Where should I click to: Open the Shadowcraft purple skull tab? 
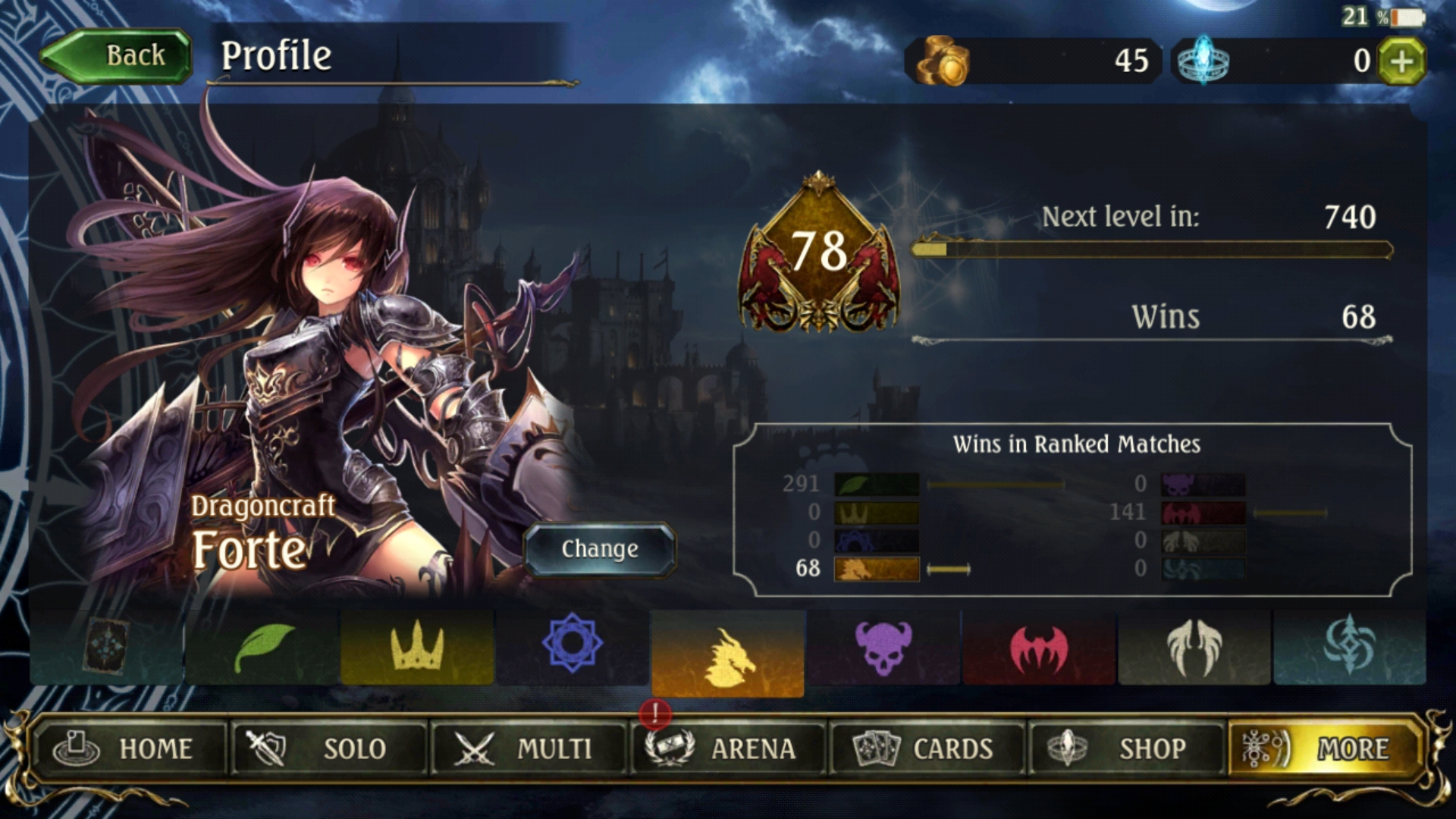pos(883,648)
